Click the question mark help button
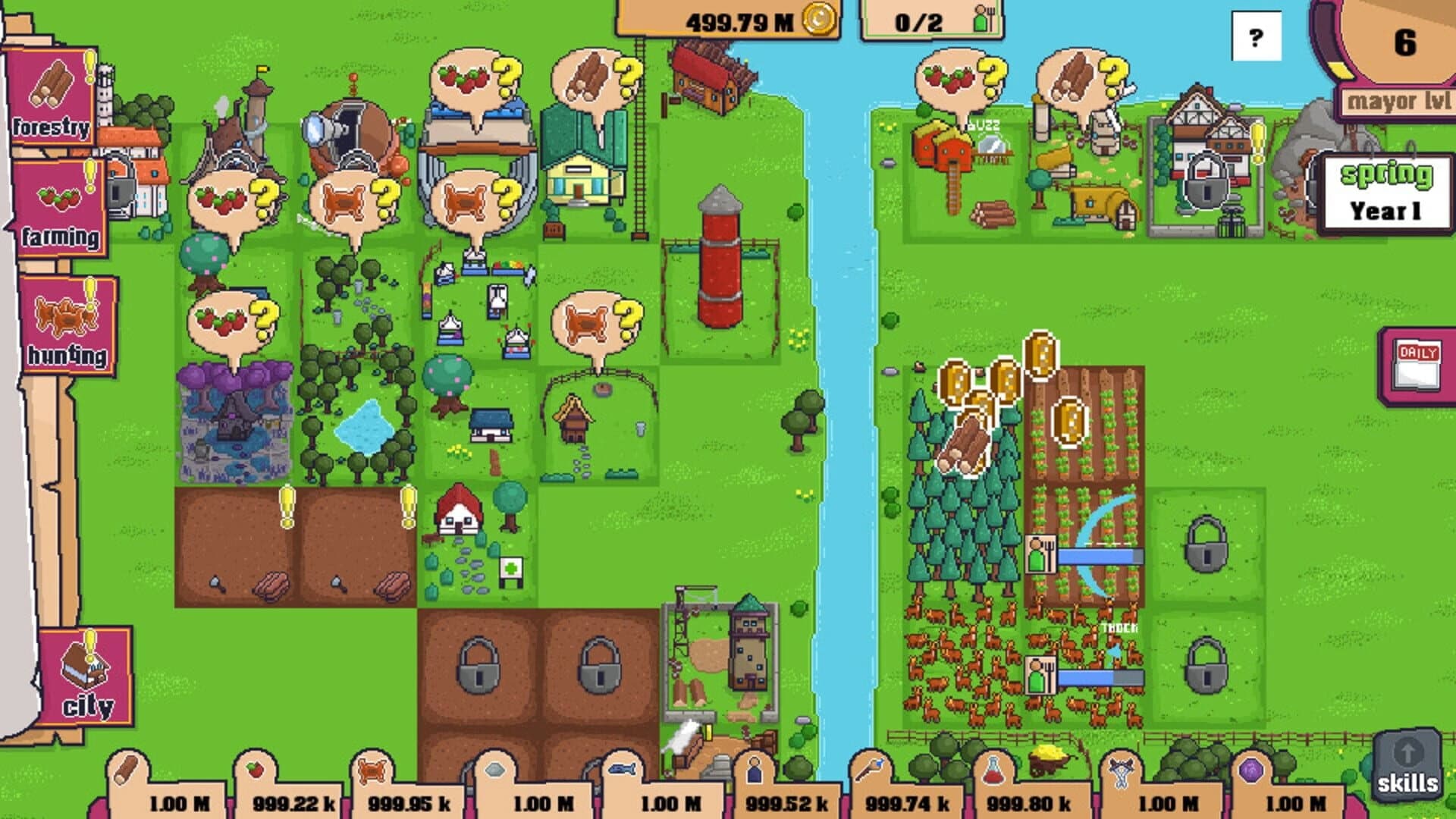This screenshot has height=819, width=1456. click(1257, 33)
